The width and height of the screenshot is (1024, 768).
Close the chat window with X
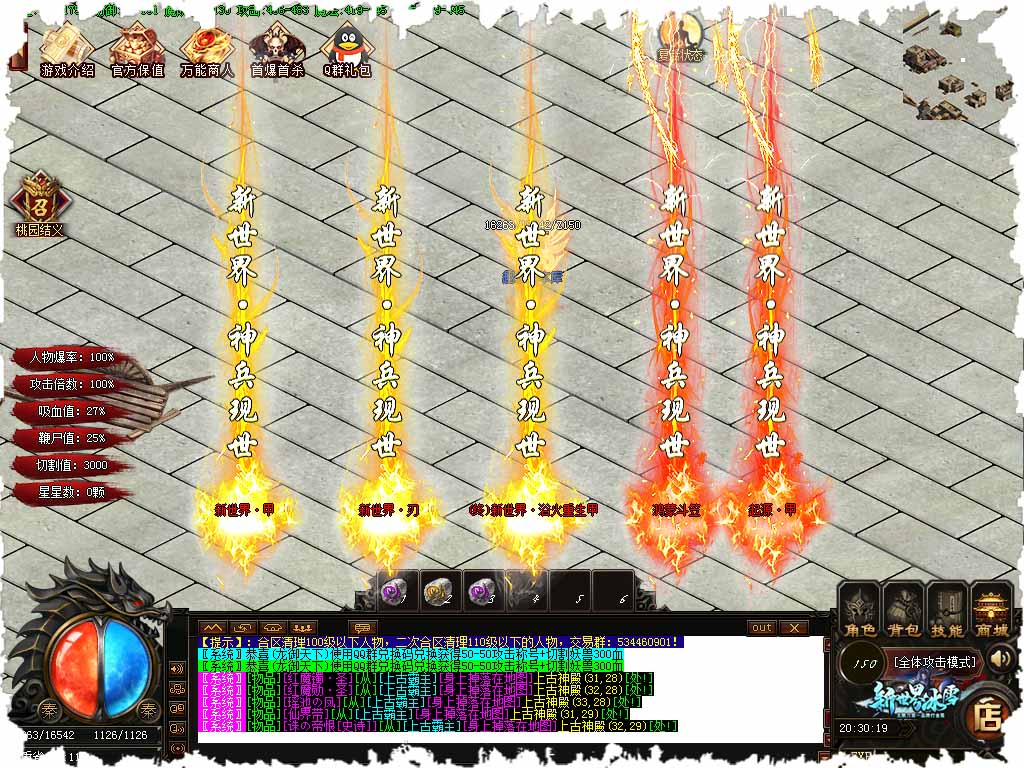click(793, 628)
